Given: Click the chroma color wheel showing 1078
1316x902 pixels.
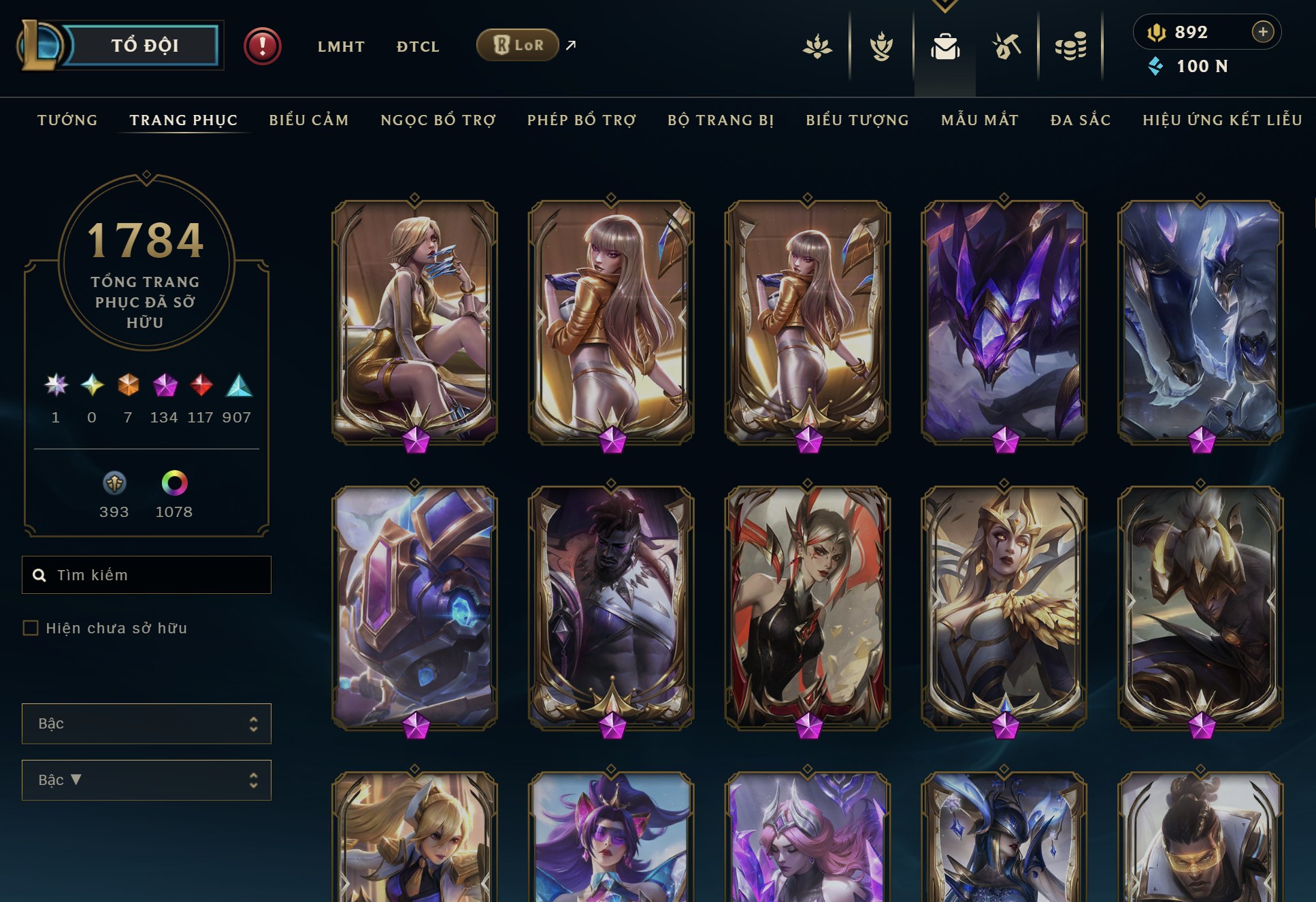Looking at the screenshot, I should pos(174,483).
